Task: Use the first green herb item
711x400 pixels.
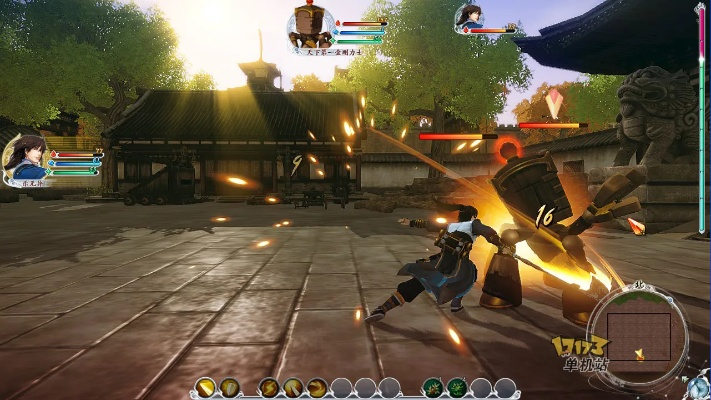Action: 433,387
